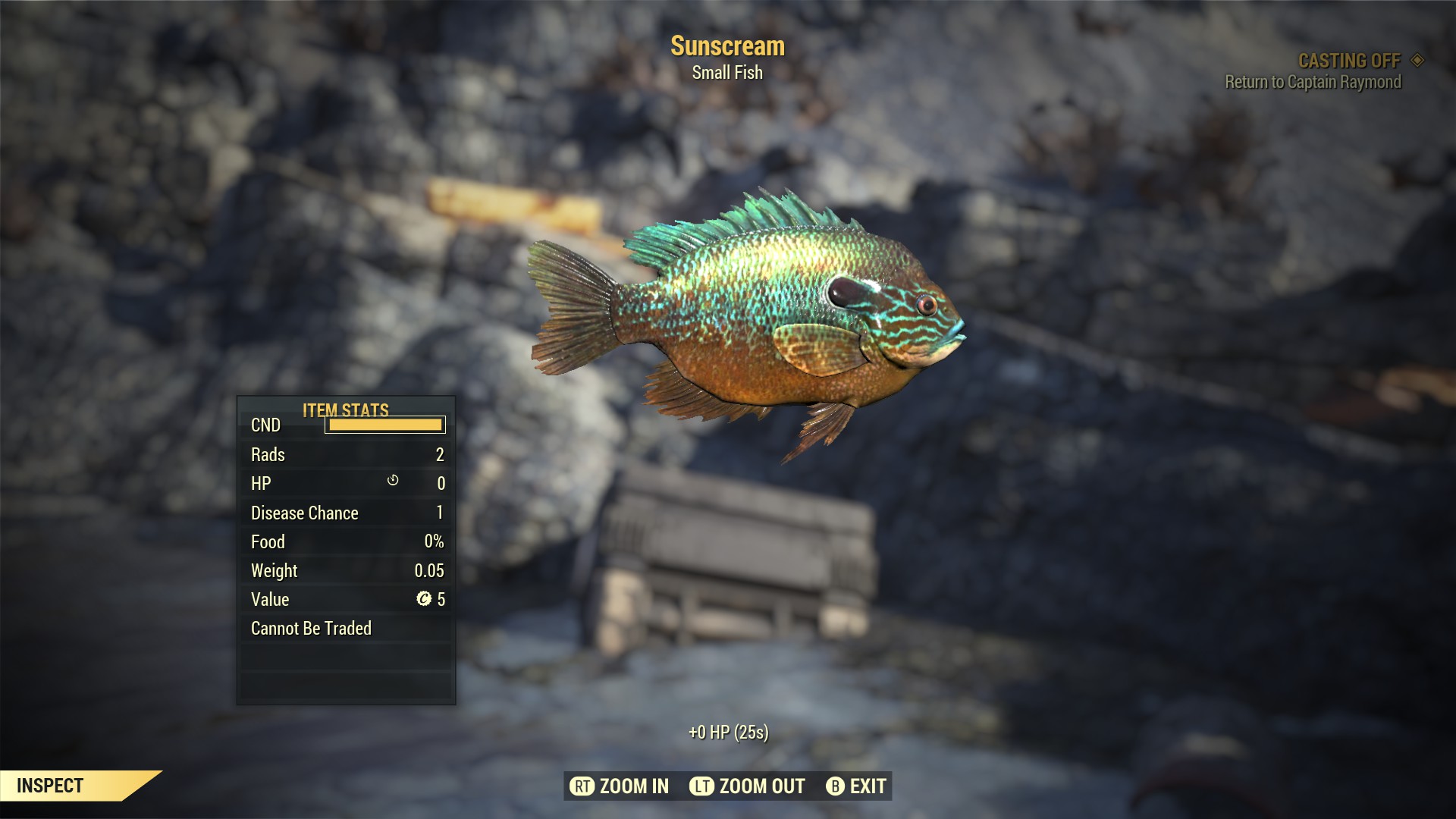Toggle the Disease Chance stat row
This screenshot has height=819, width=1456.
point(345,513)
